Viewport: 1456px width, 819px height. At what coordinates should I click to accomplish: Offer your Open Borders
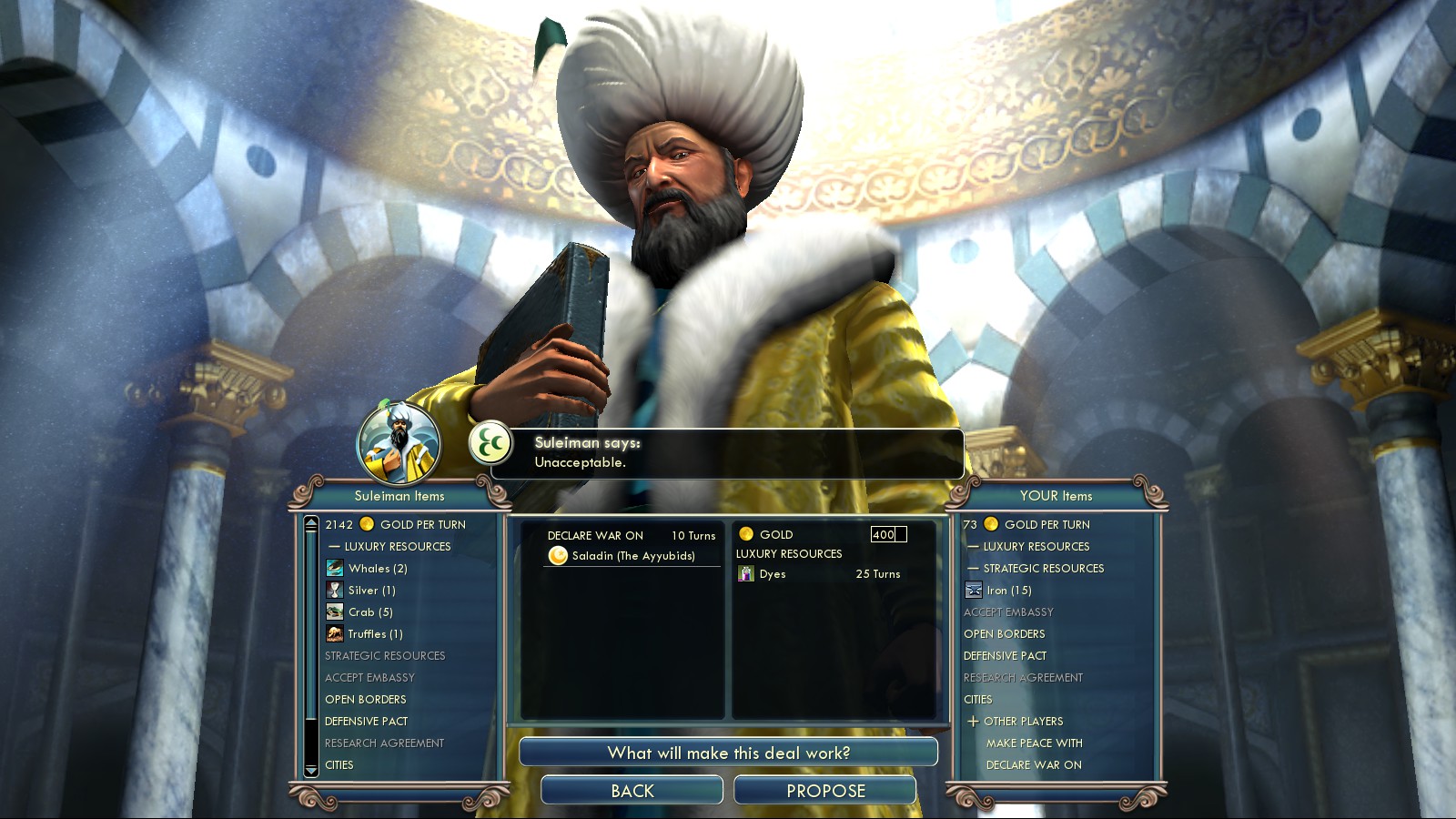pyautogui.click(x=1005, y=633)
